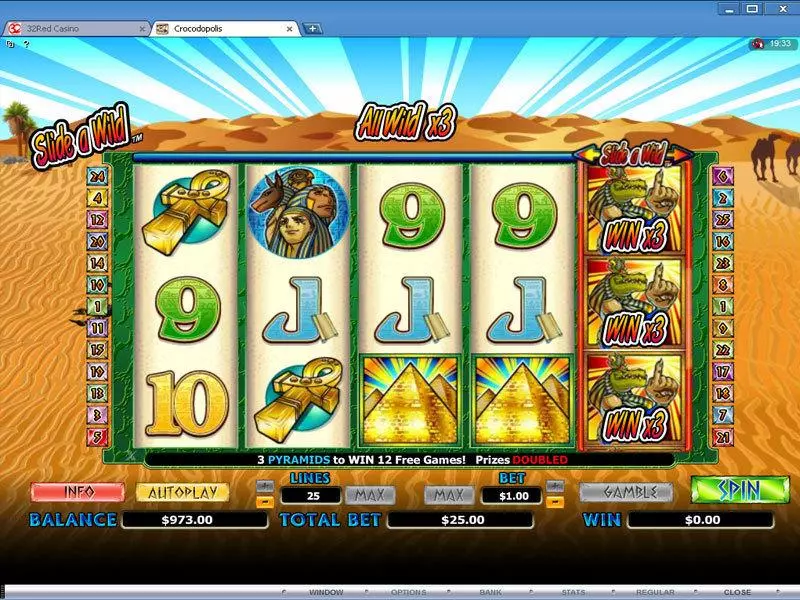Open the INFO paytable
The image size is (800, 600).
[x=77, y=493]
